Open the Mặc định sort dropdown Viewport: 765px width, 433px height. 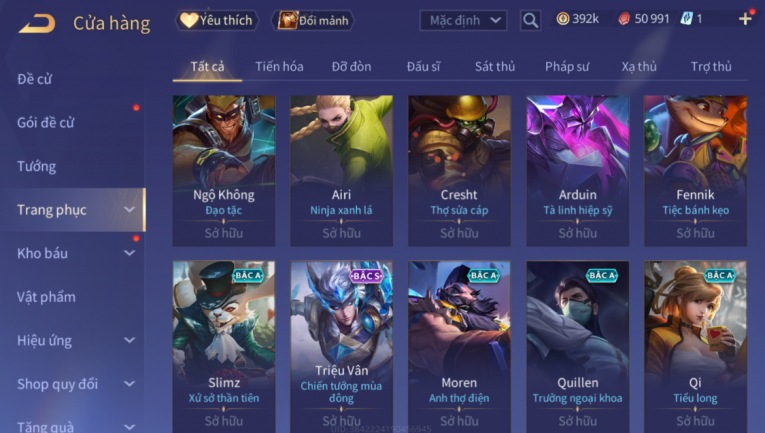tap(463, 20)
